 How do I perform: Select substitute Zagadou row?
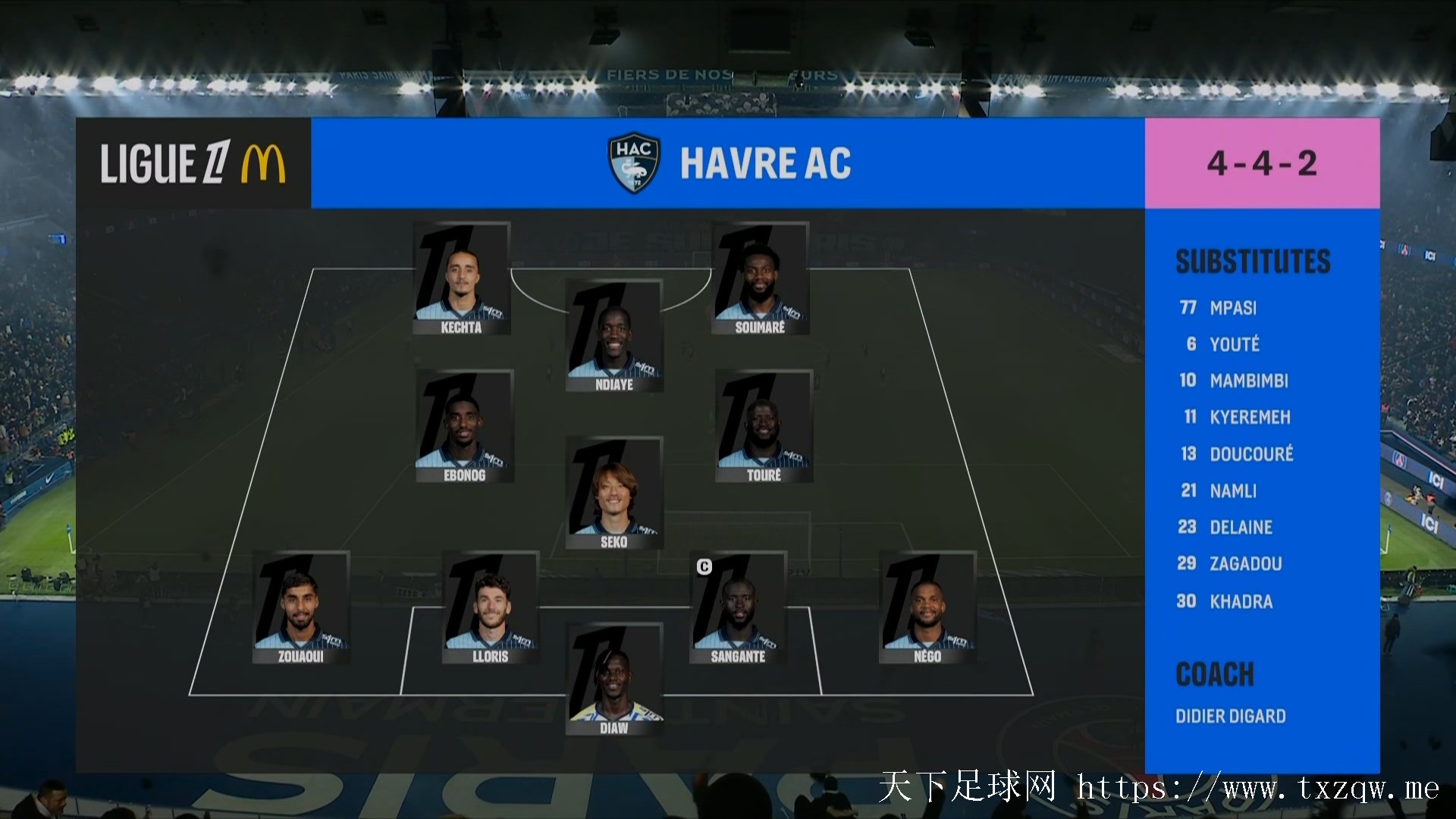(1244, 563)
